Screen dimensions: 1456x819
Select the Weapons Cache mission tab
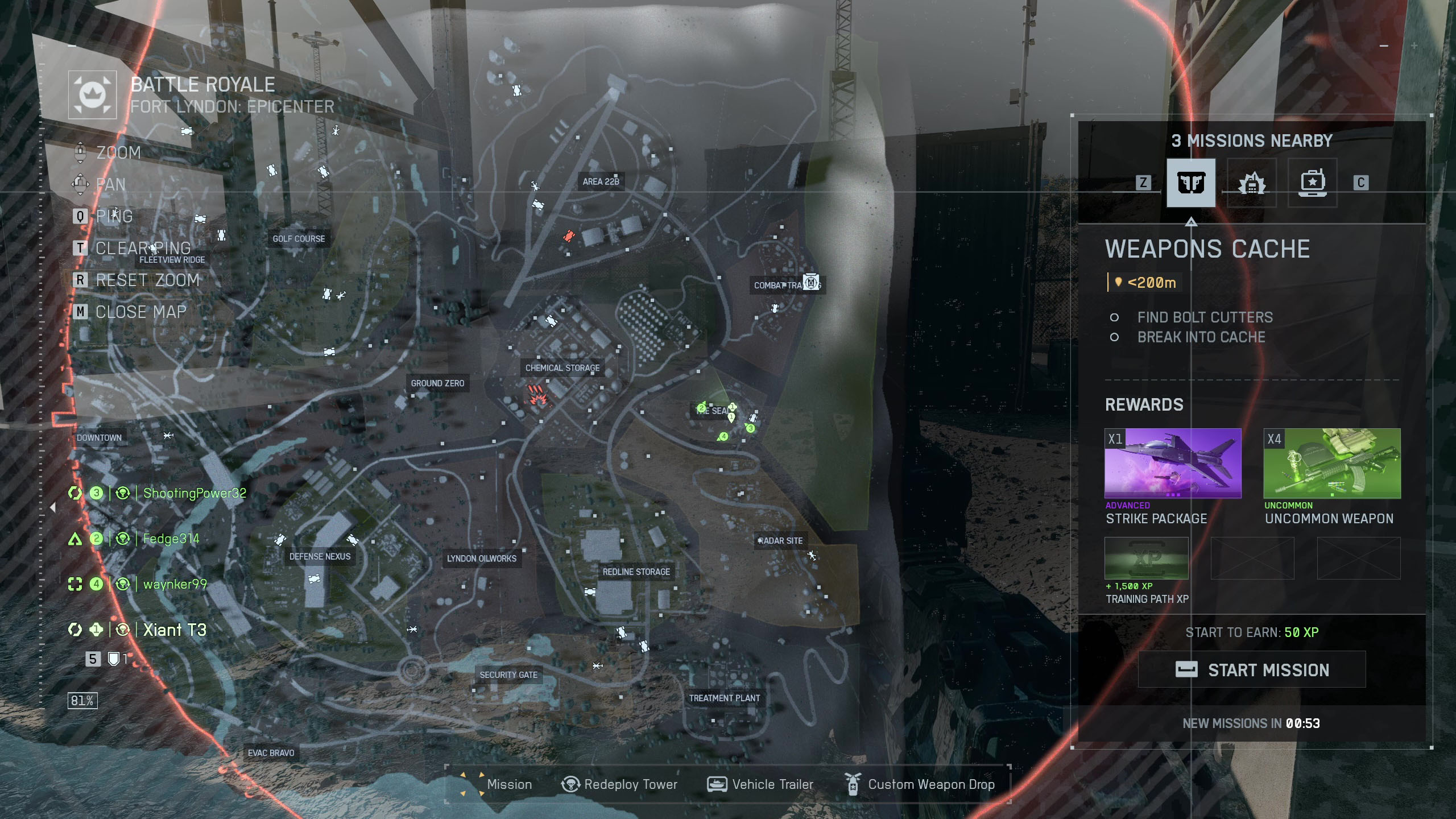tap(1190, 183)
